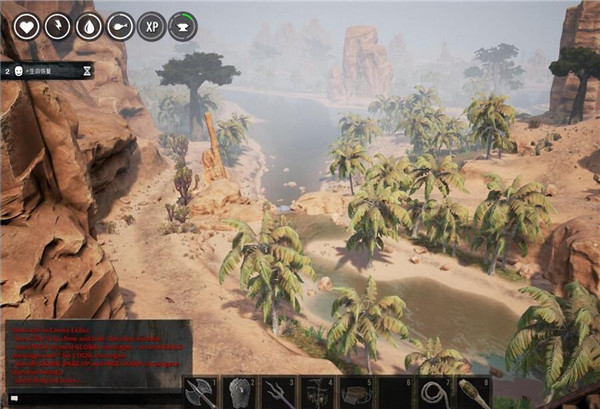The image size is (600, 409).
Task: Equip the shield from hotbar slot 2
Action: (x=239, y=393)
